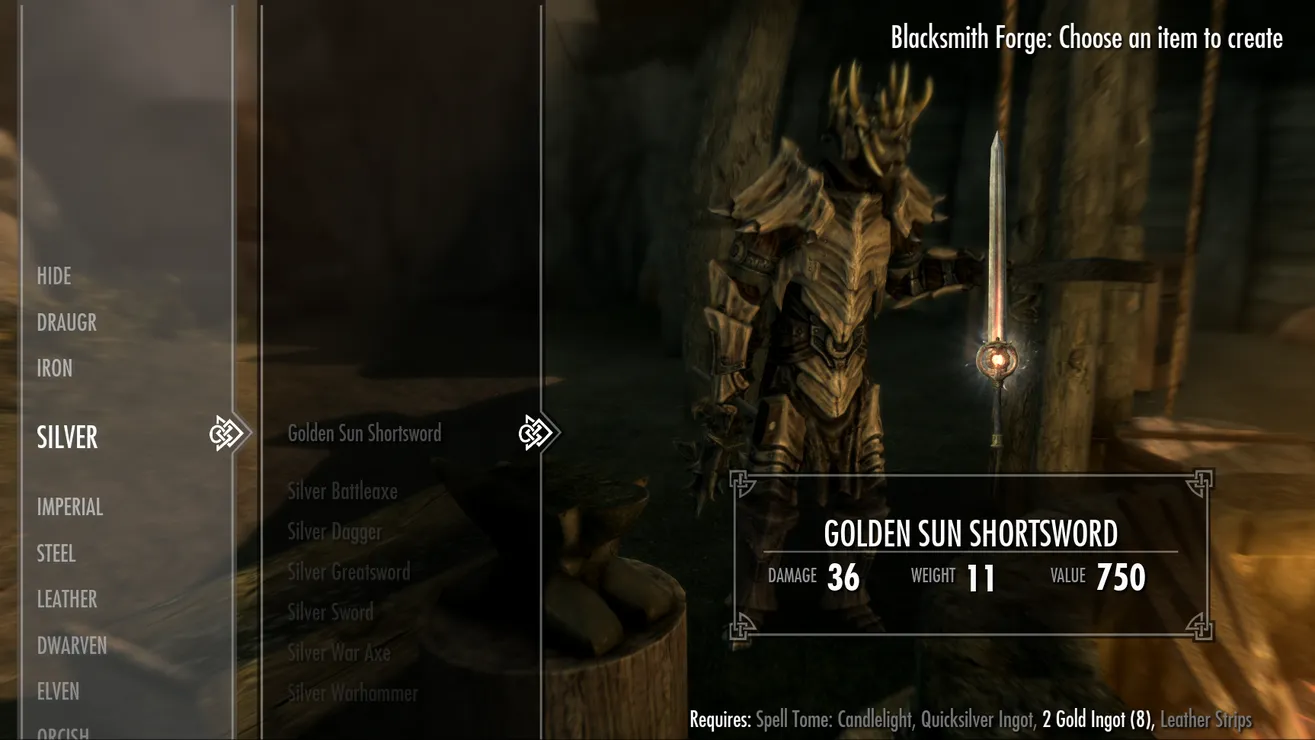The height and width of the screenshot is (740, 1315).
Task: Choose the Dwarven category
Action: (x=72, y=645)
